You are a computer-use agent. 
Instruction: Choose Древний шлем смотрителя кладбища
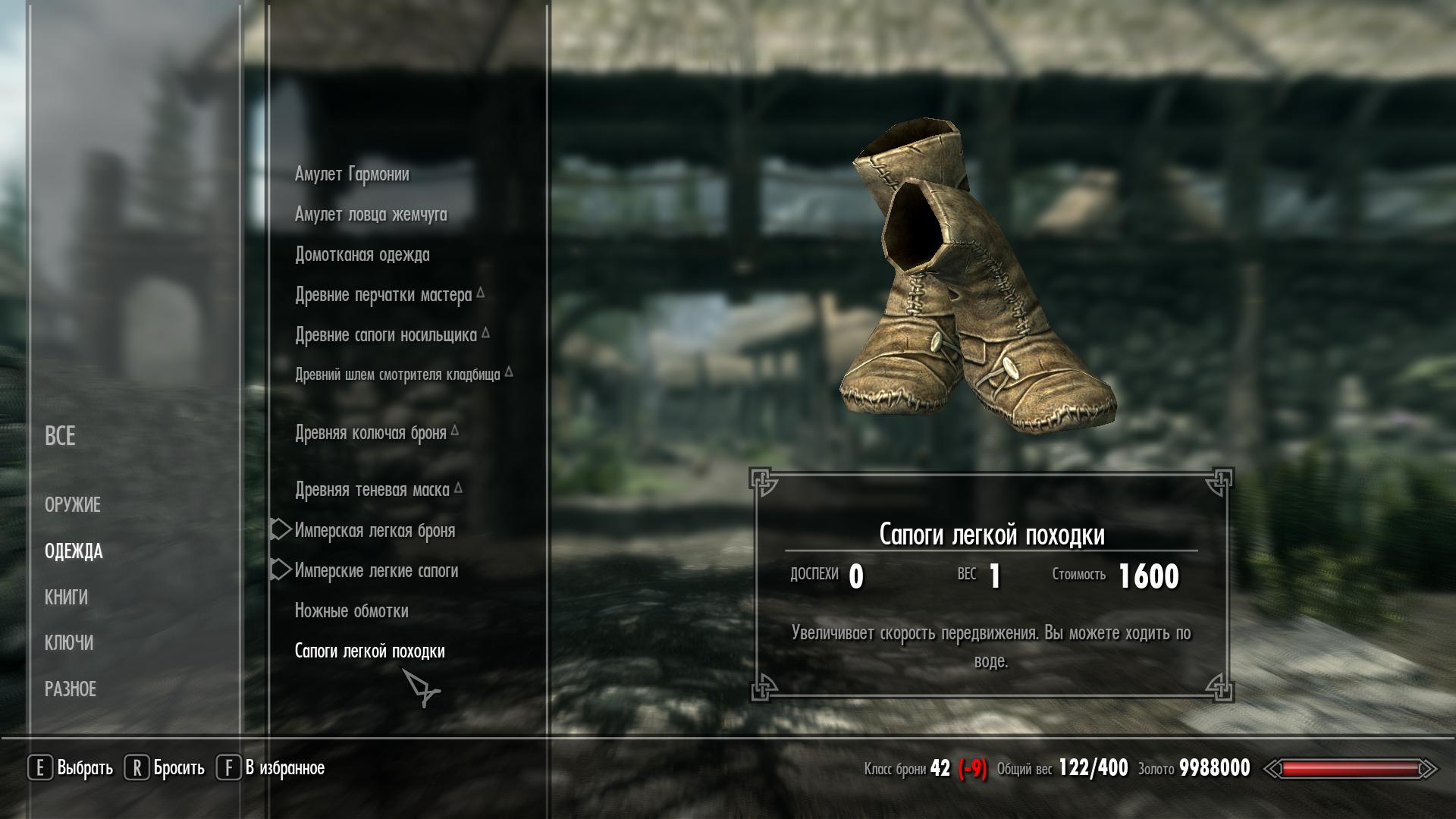point(397,375)
